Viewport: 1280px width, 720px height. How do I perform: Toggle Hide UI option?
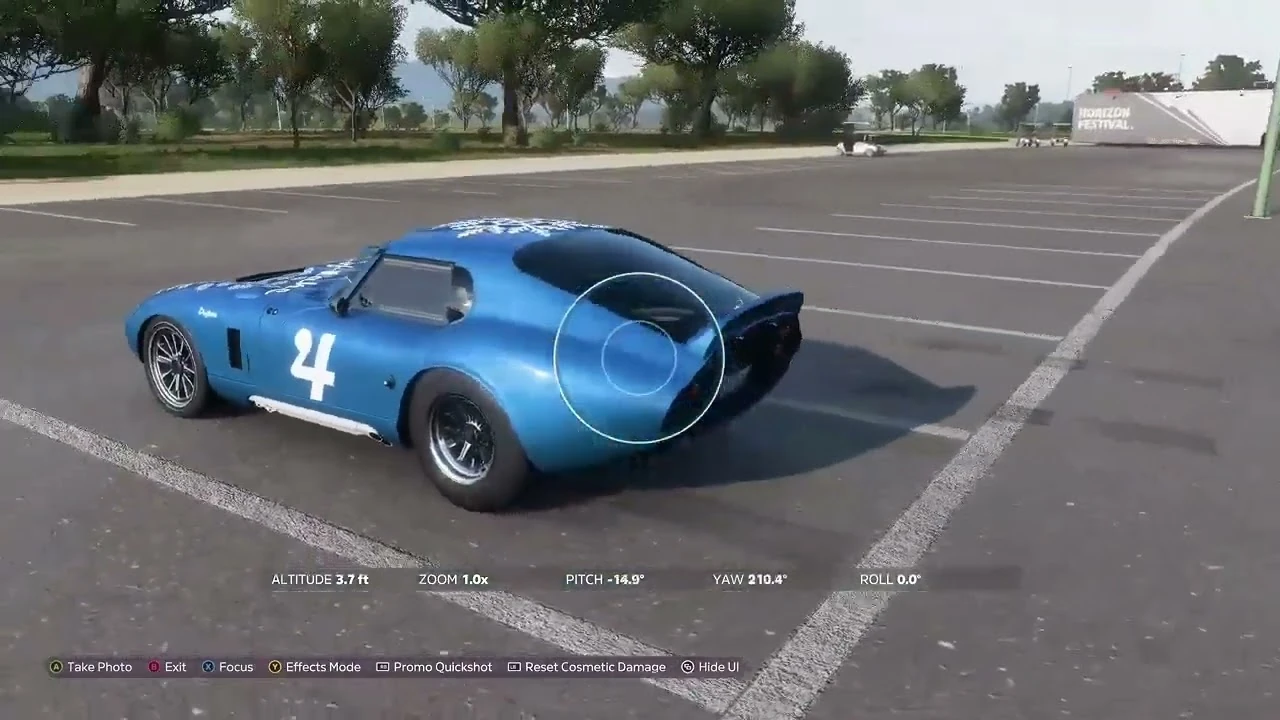point(710,666)
